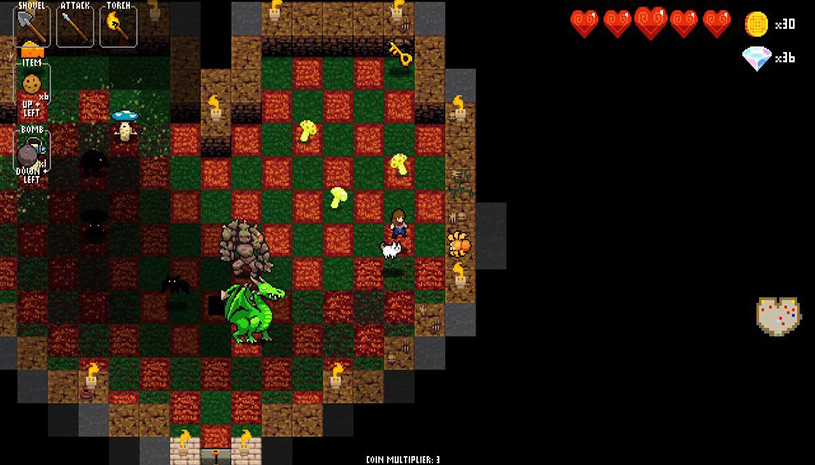Open the heart-shaped dungeon minimap
This screenshot has height=465, width=815.
(x=777, y=317)
